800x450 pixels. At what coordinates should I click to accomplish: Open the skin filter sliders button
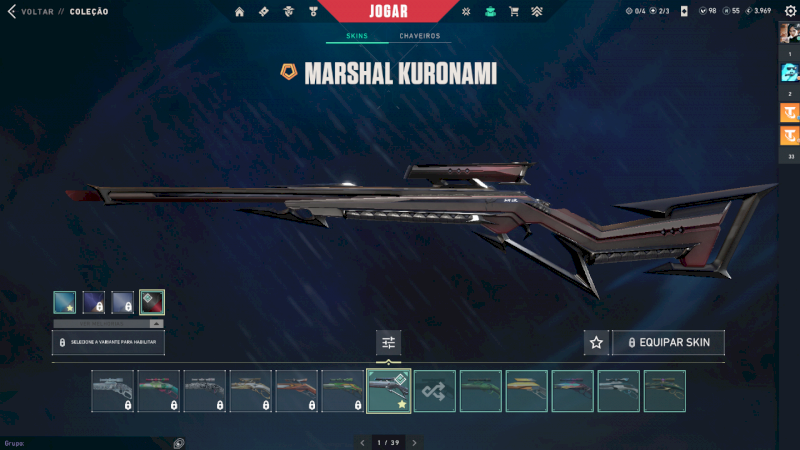(388, 343)
